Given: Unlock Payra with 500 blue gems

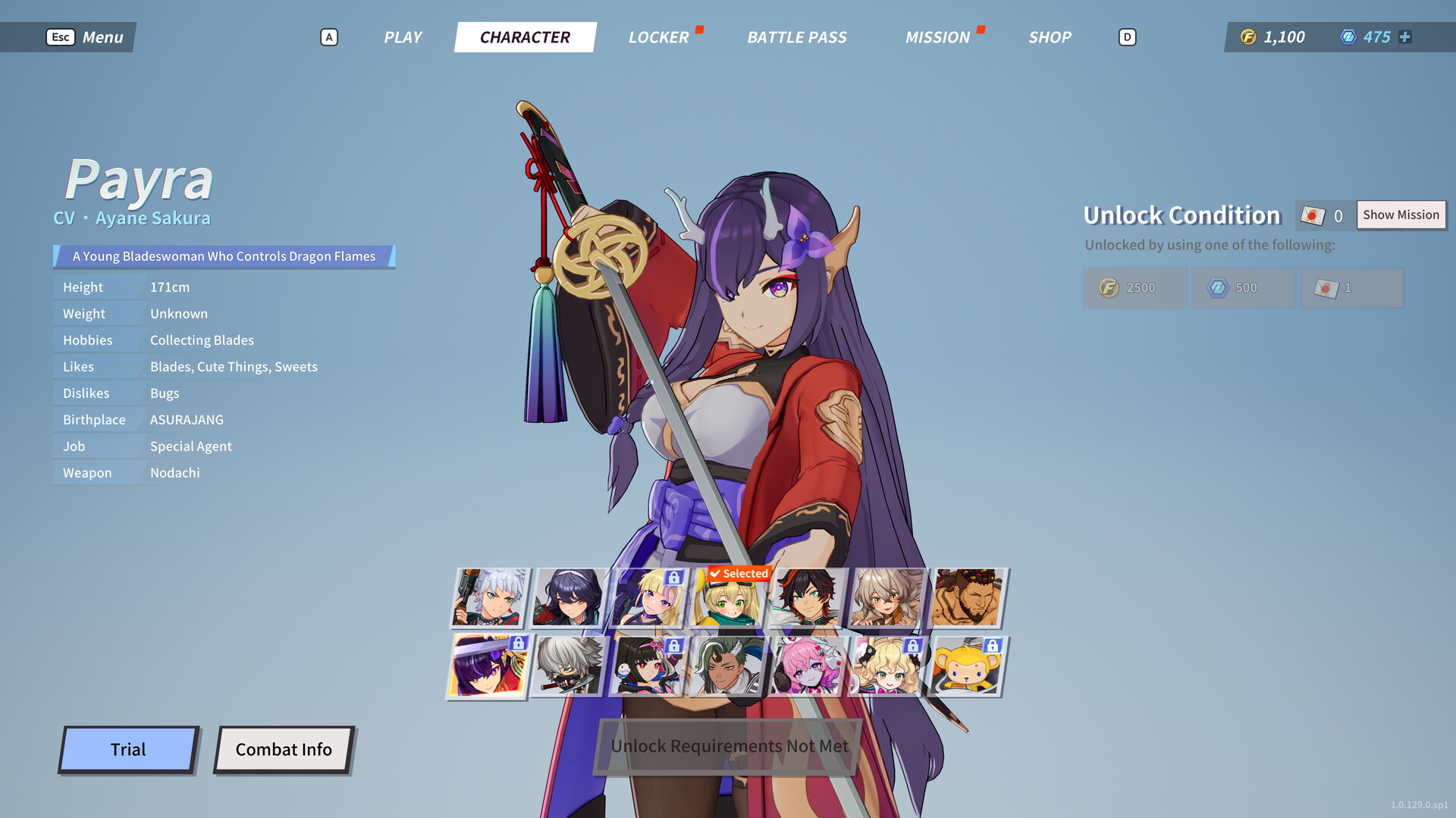Looking at the screenshot, I should [1242, 288].
